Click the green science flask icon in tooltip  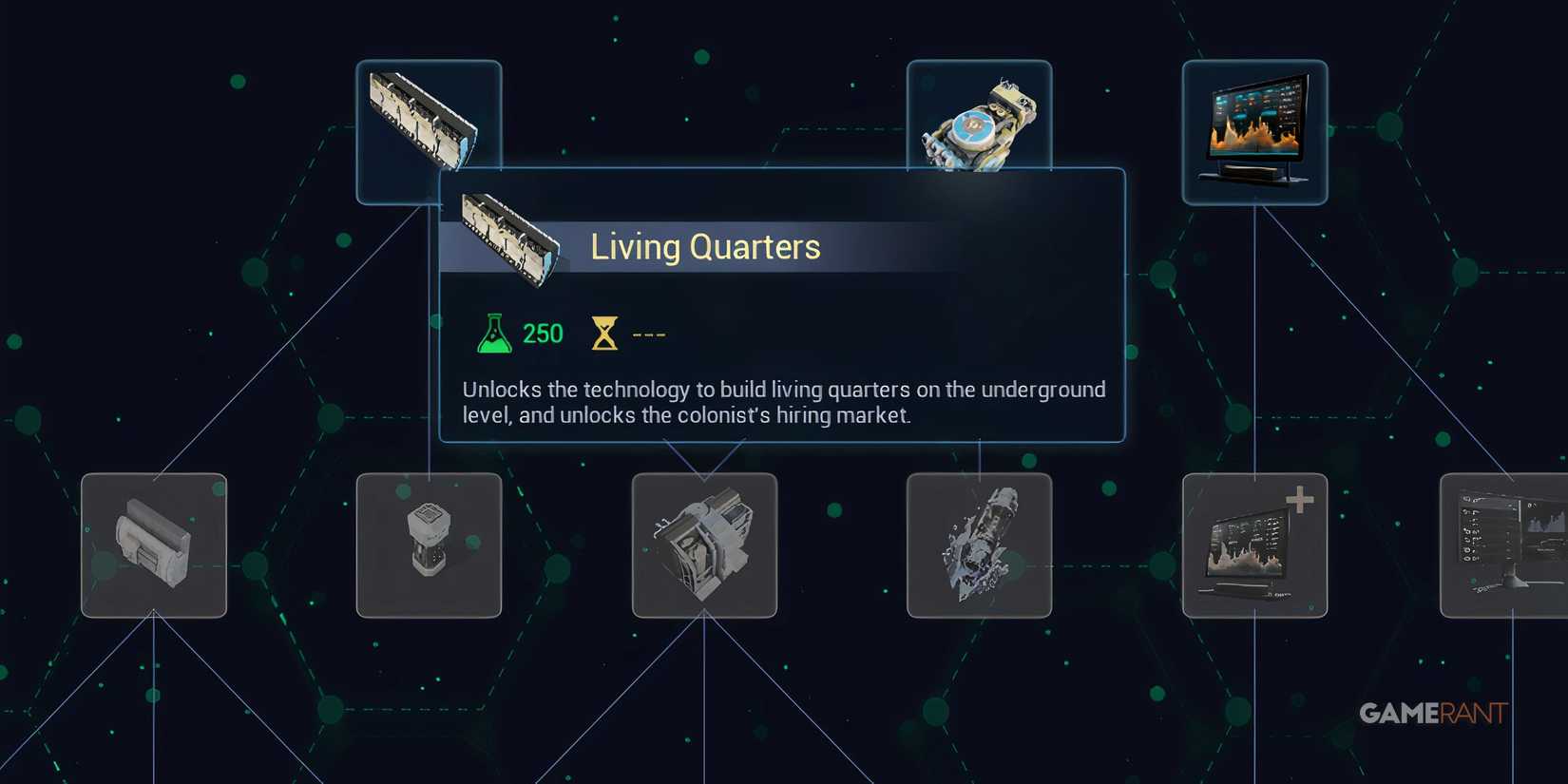click(x=493, y=332)
